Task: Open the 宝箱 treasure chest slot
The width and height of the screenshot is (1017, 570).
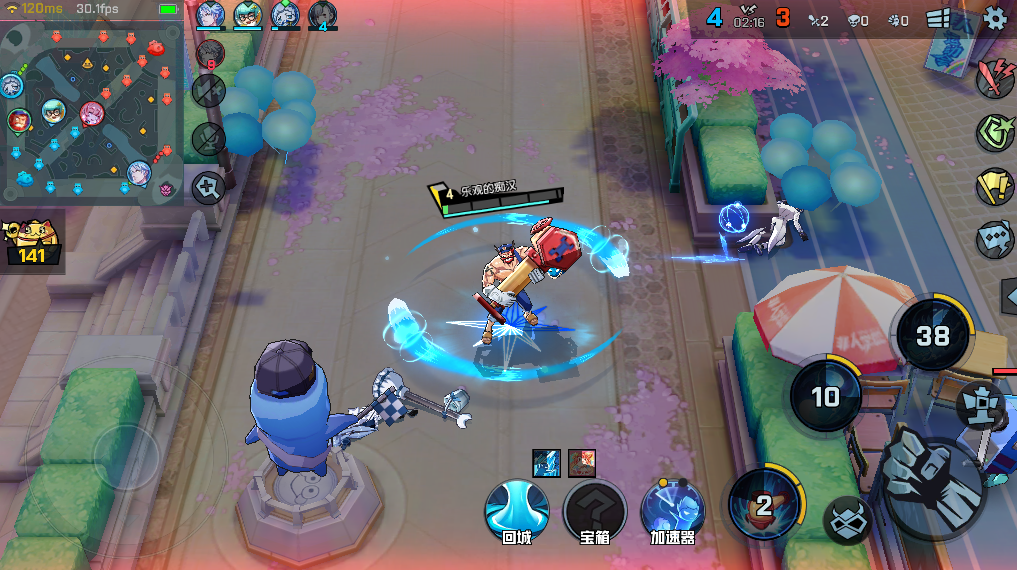Action: click(x=594, y=509)
